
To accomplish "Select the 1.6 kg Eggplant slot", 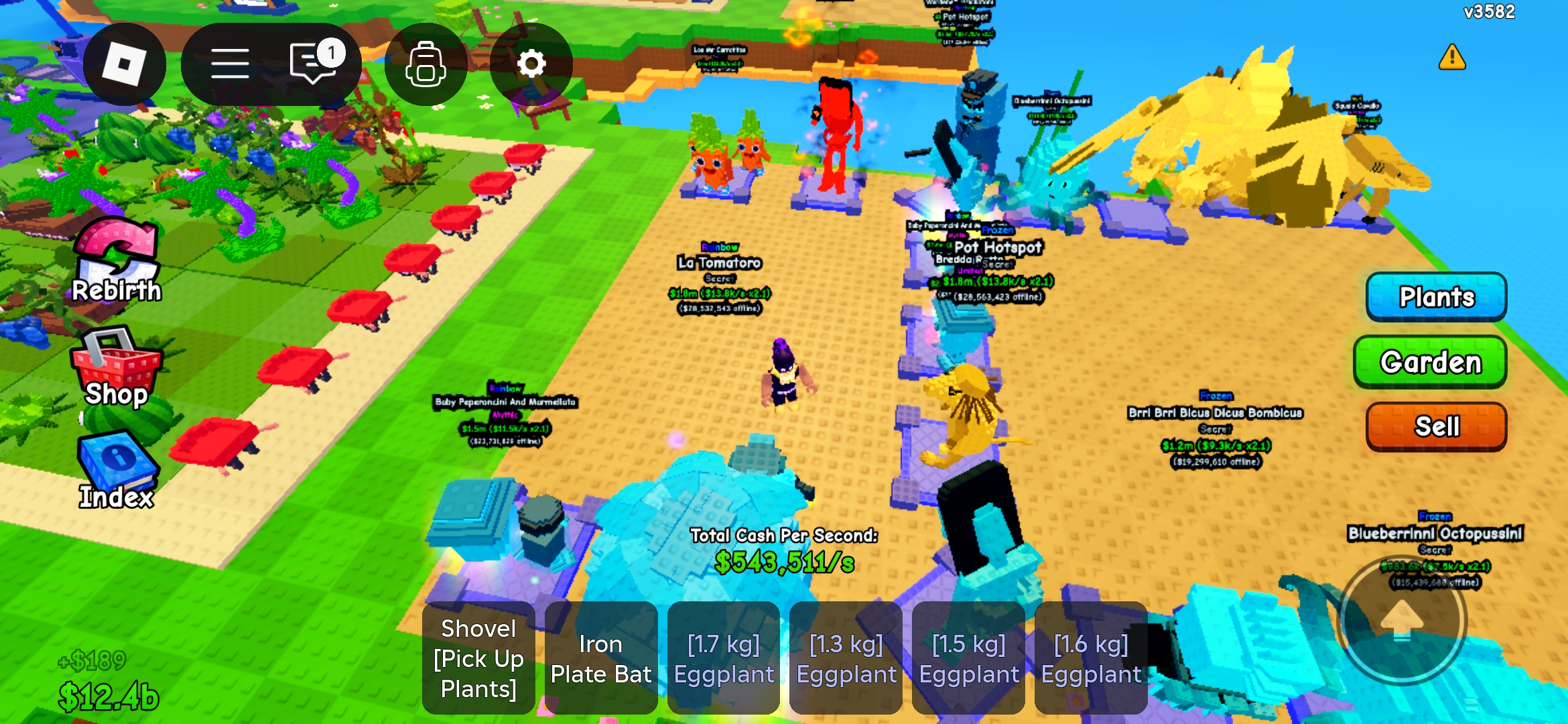I will 1091,658.
